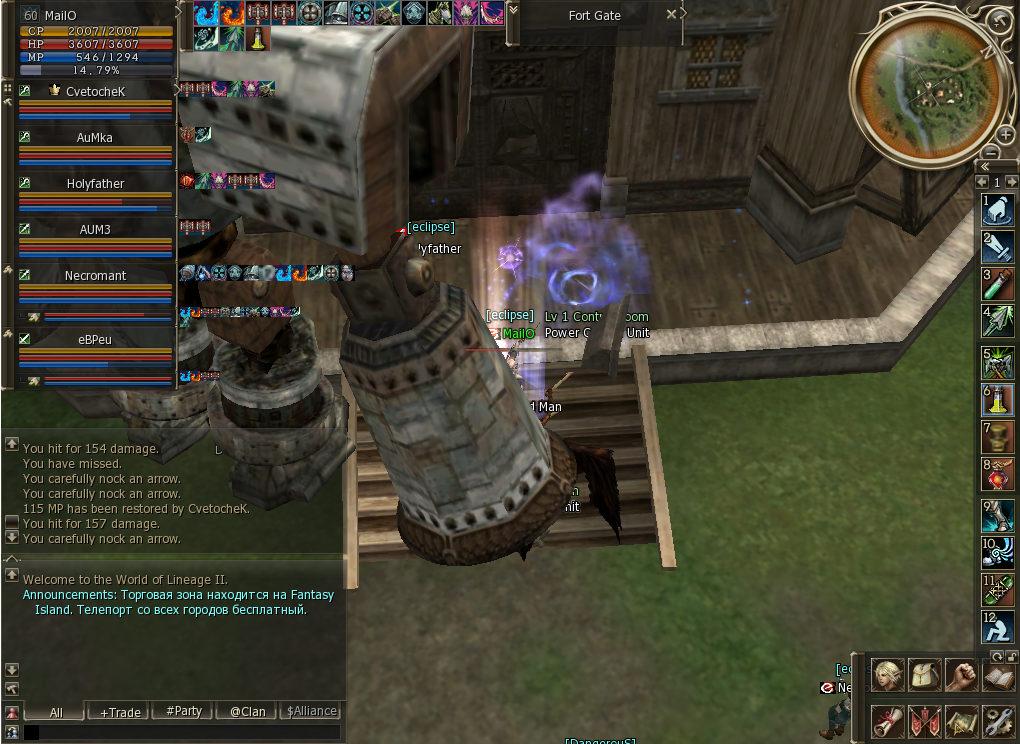This screenshot has width=1020, height=744.
Task: Open the character status portrait button
Action: 887,675
